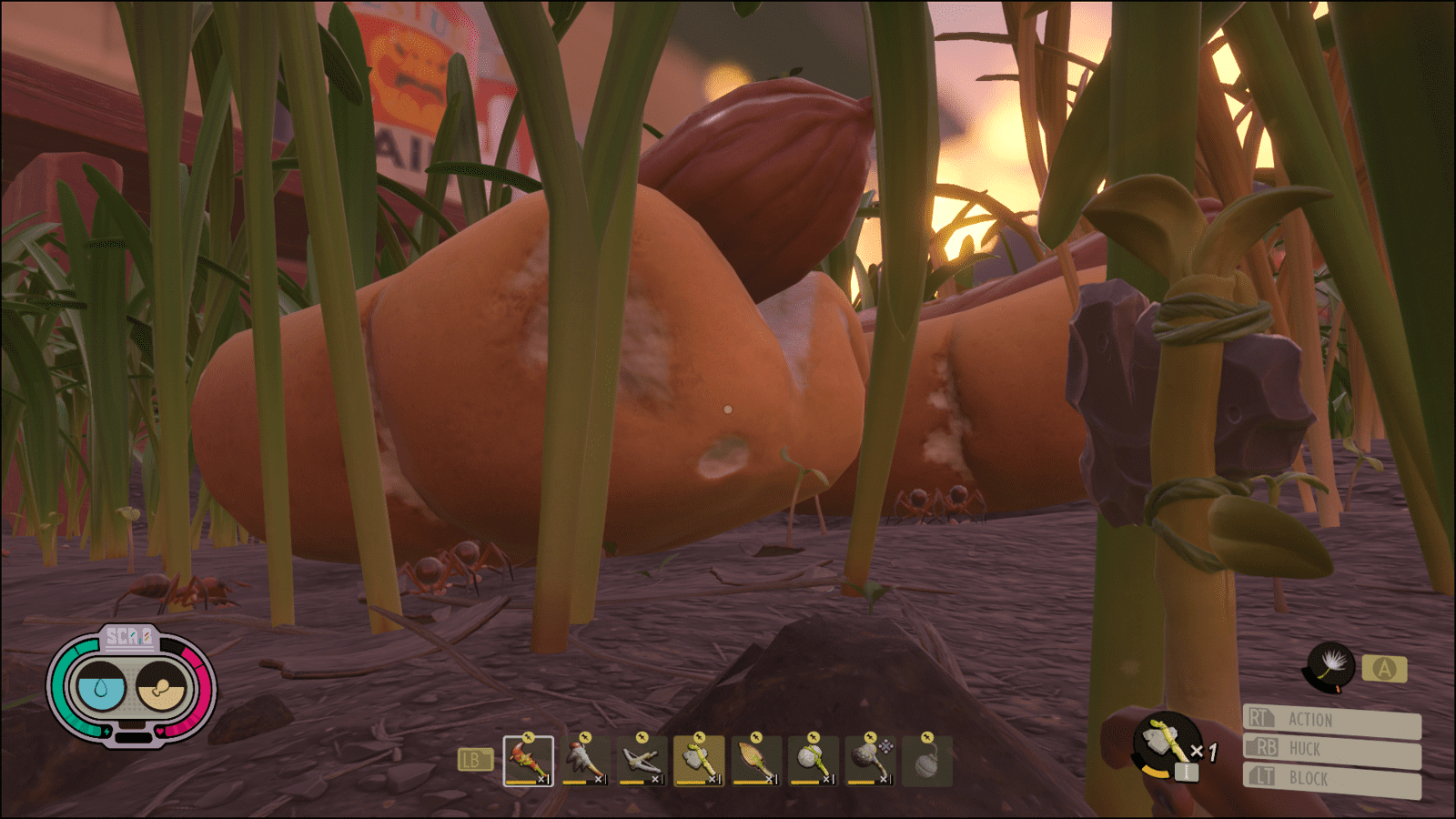The width and height of the screenshot is (1456, 819).
Task: Select the highlighted pebble axe hotbar slot
Action: (x=699, y=761)
